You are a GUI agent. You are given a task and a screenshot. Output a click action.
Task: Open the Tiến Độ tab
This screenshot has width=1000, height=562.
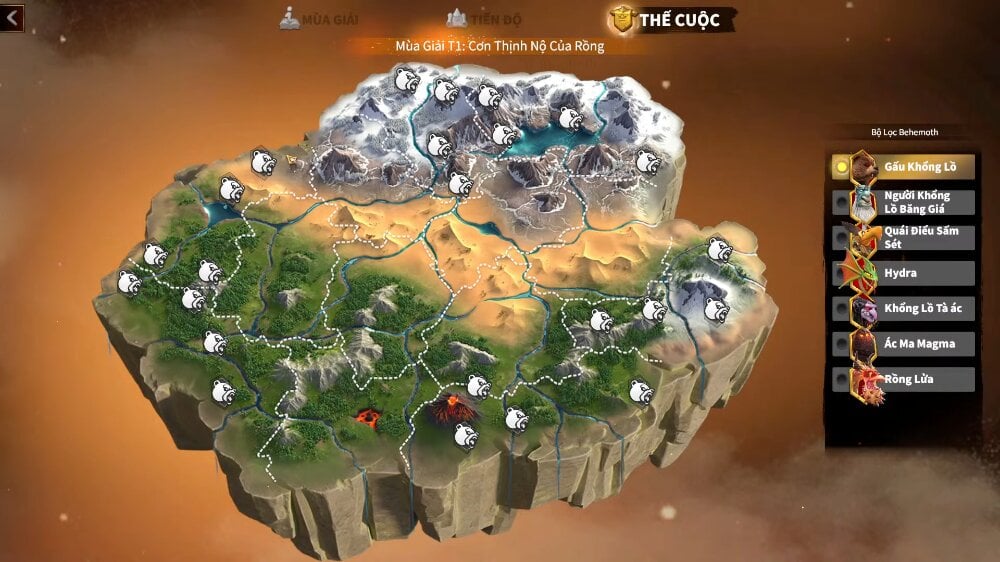click(484, 19)
